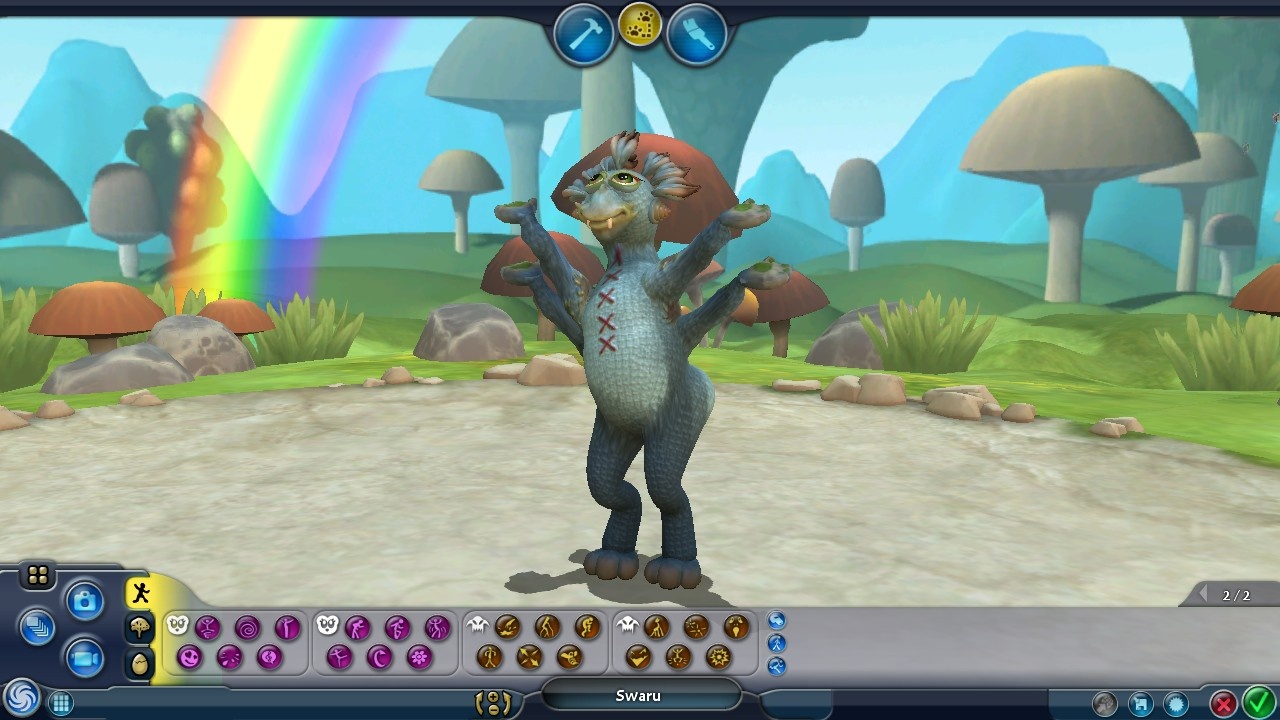This screenshot has width=1280, height=720.
Task: Open the stacked layers background button
Action: (37, 628)
